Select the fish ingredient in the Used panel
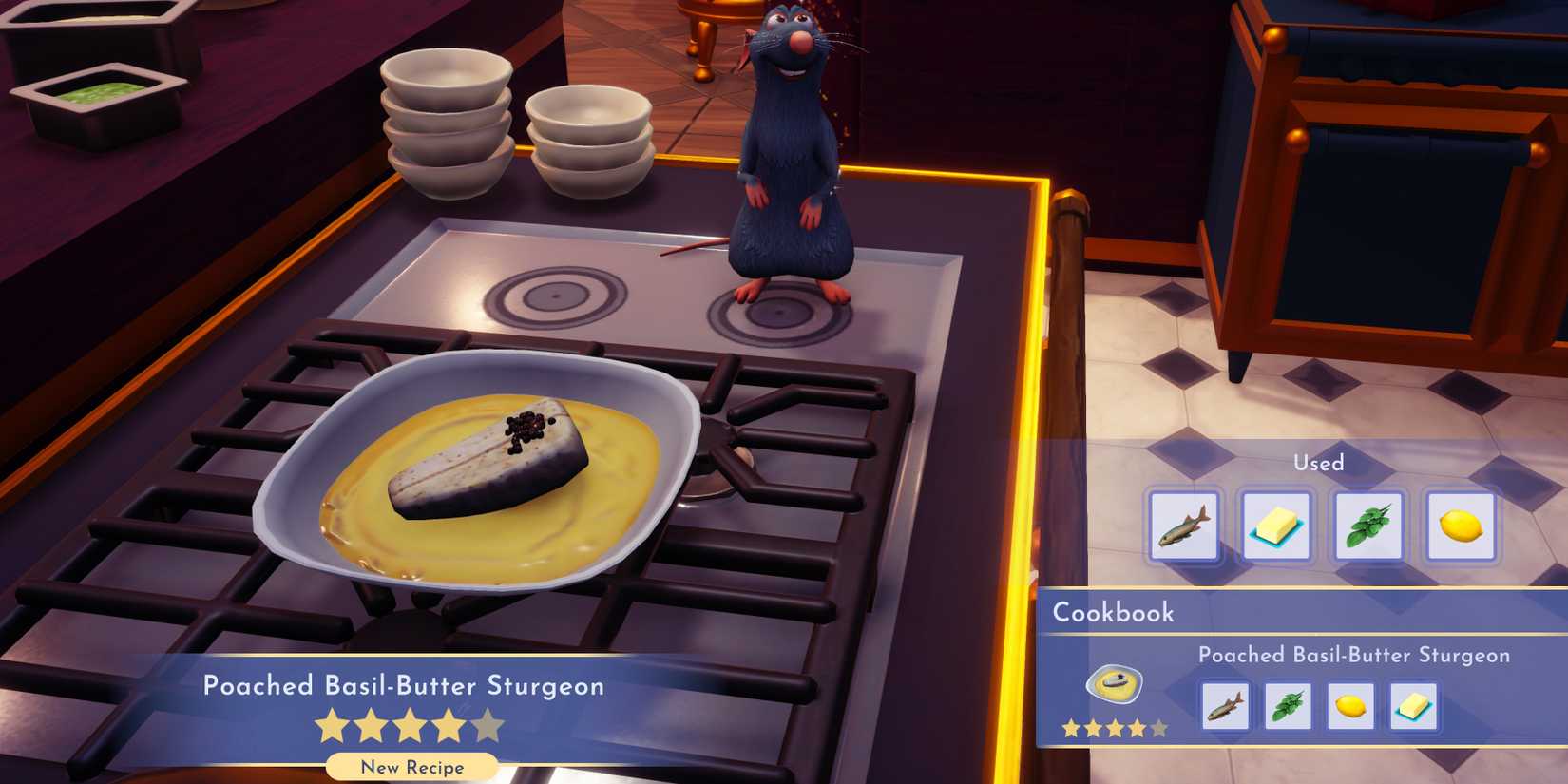Viewport: 1568px width, 784px height. tap(1183, 525)
